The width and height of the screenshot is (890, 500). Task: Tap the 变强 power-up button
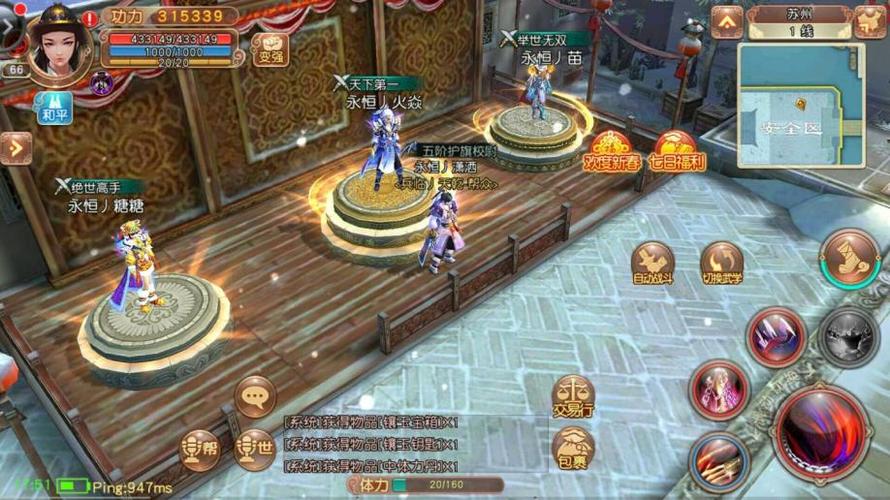tap(270, 48)
